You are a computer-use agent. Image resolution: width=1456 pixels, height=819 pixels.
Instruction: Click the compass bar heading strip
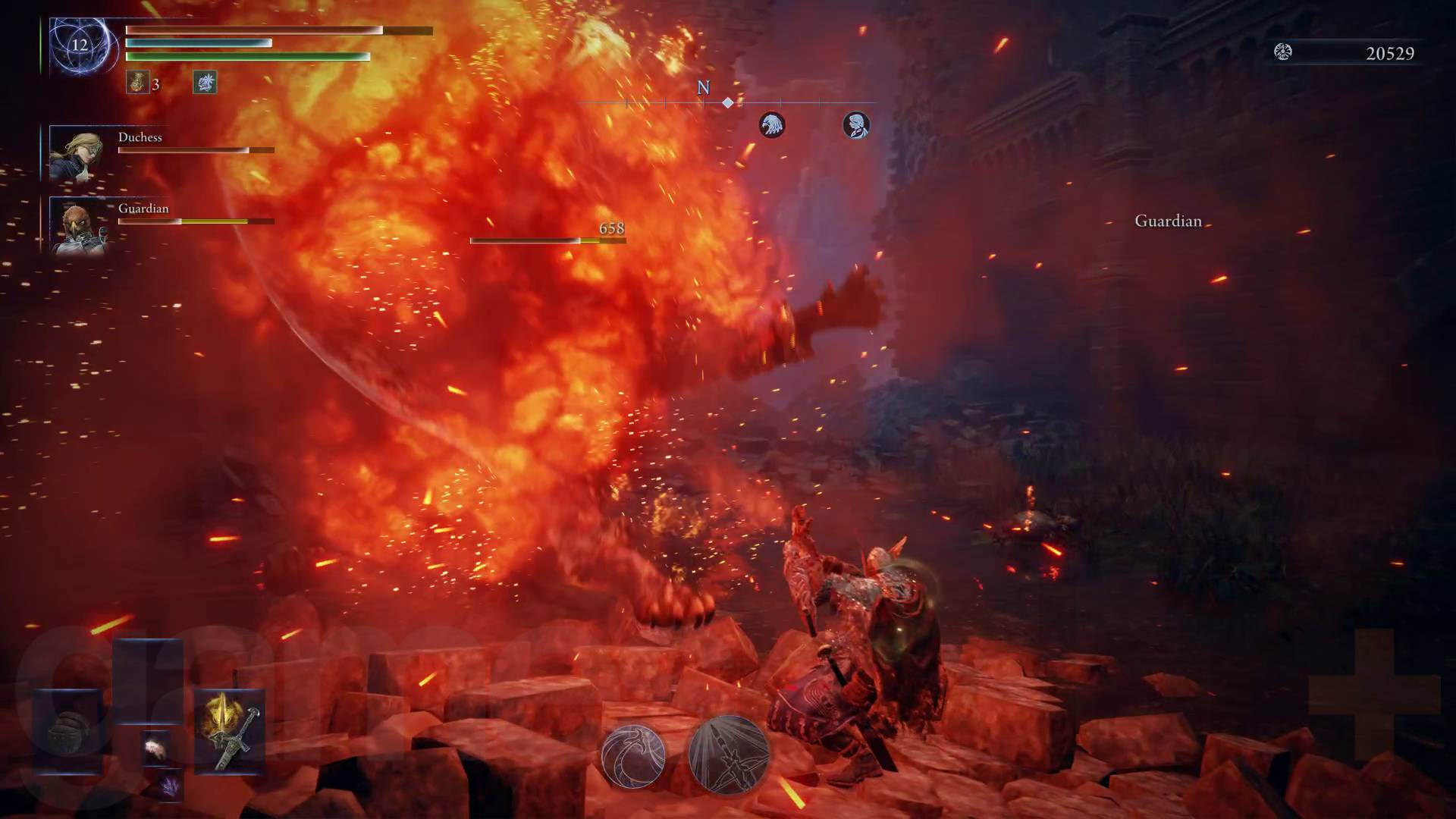pyautogui.click(x=726, y=102)
